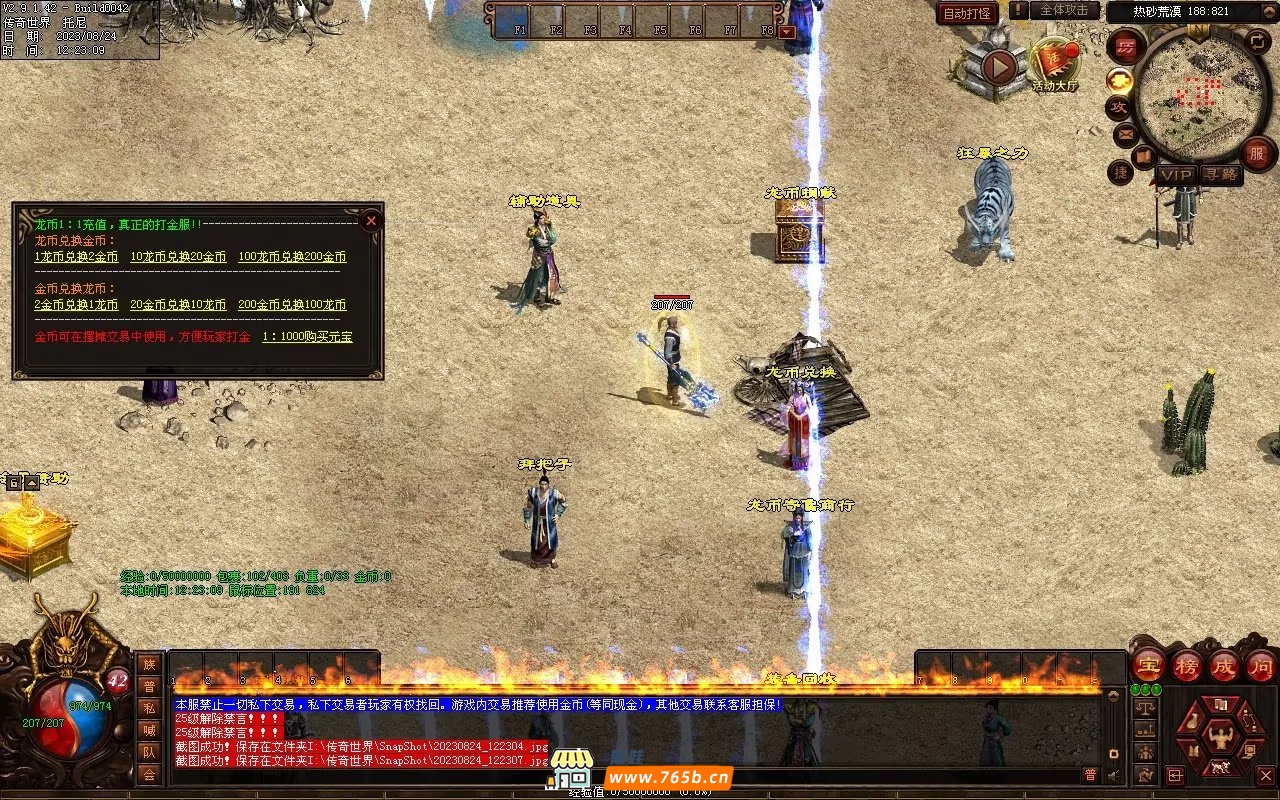Choose 1龙币兑换2金币 exchange option
This screenshot has height=800, width=1280.
pos(76,257)
